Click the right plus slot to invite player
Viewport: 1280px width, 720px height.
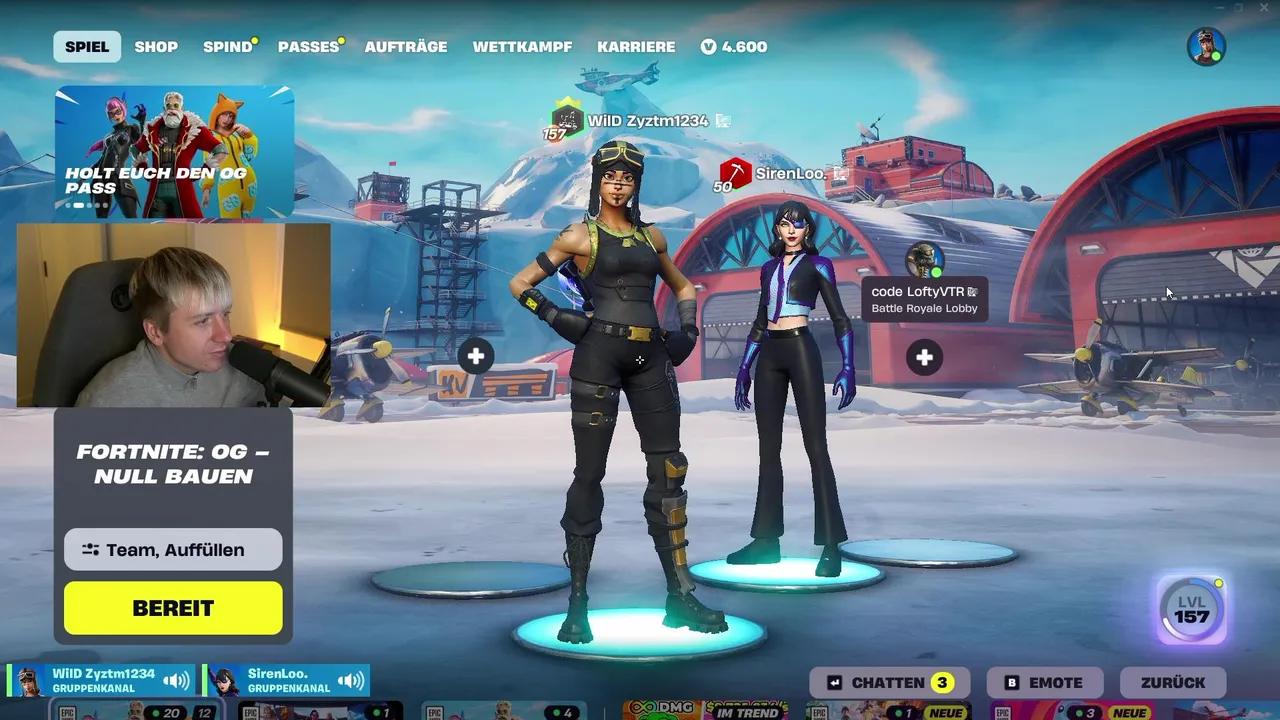click(x=923, y=356)
